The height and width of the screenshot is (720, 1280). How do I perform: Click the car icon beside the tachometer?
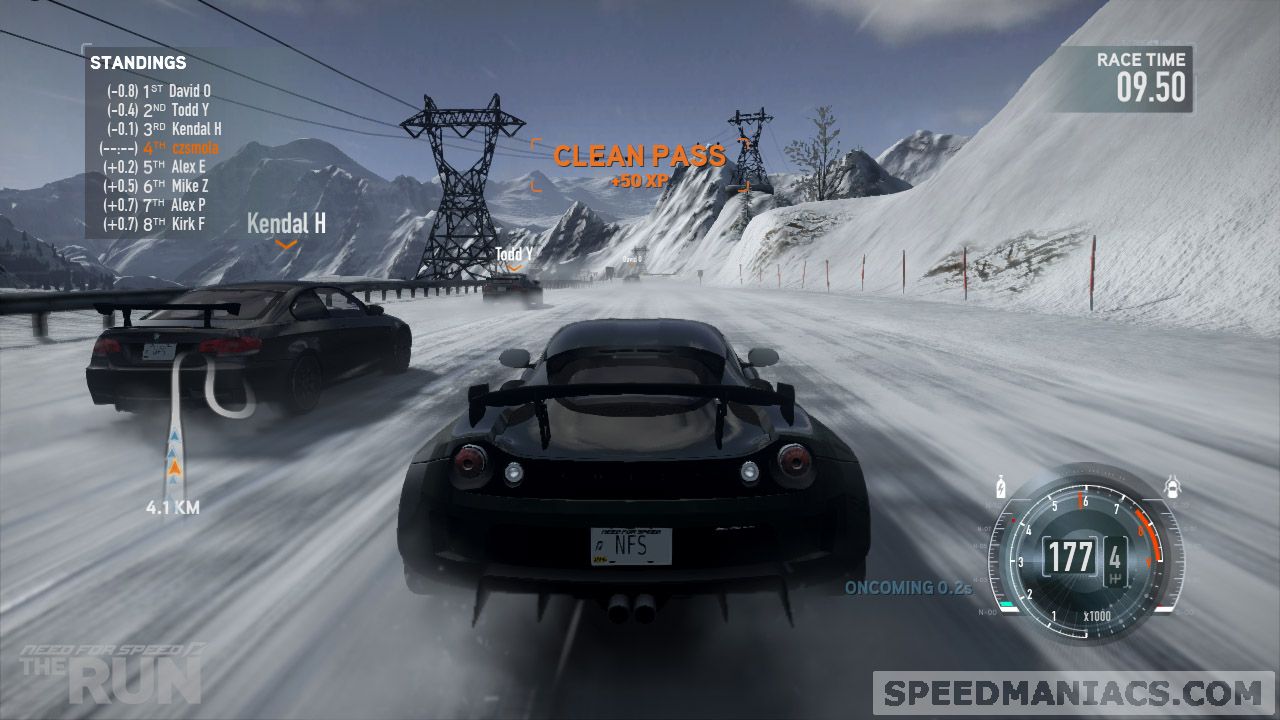click(1173, 489)
